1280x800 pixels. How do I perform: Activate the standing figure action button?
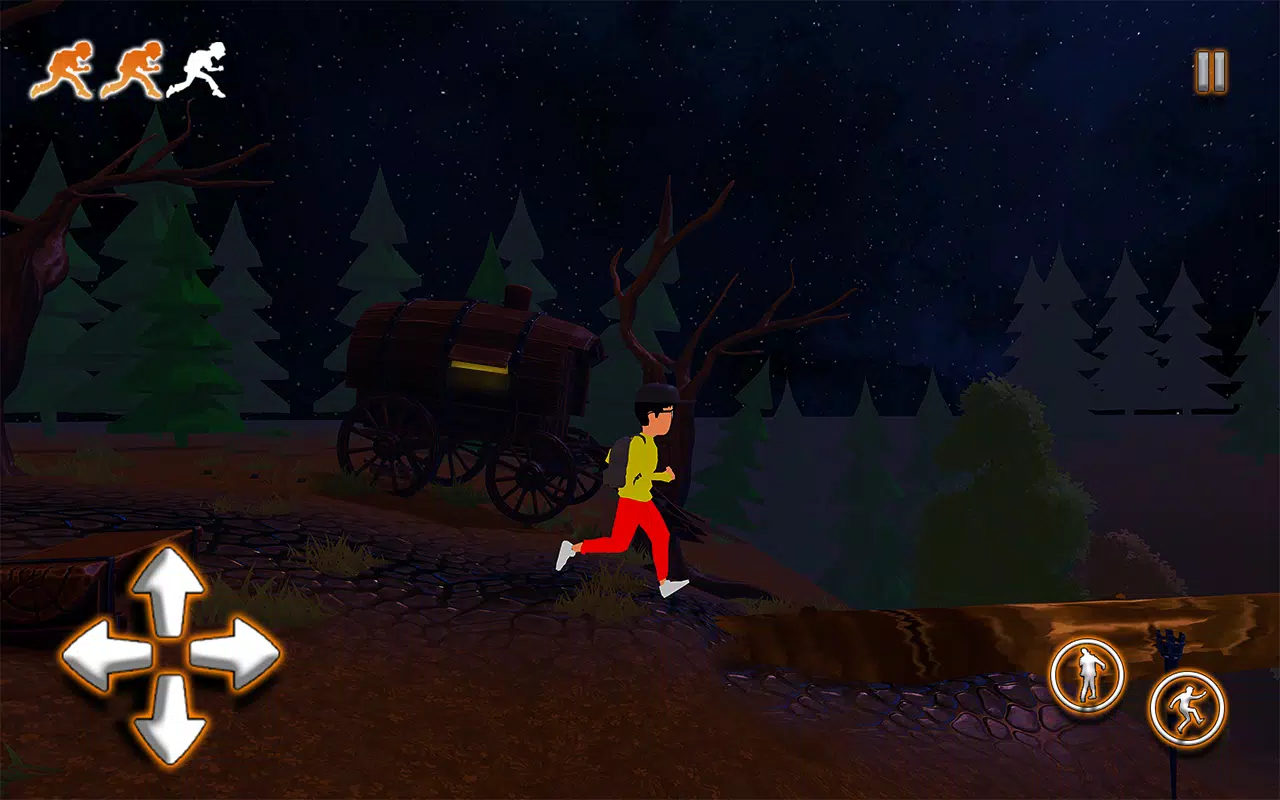(1087, 676)
